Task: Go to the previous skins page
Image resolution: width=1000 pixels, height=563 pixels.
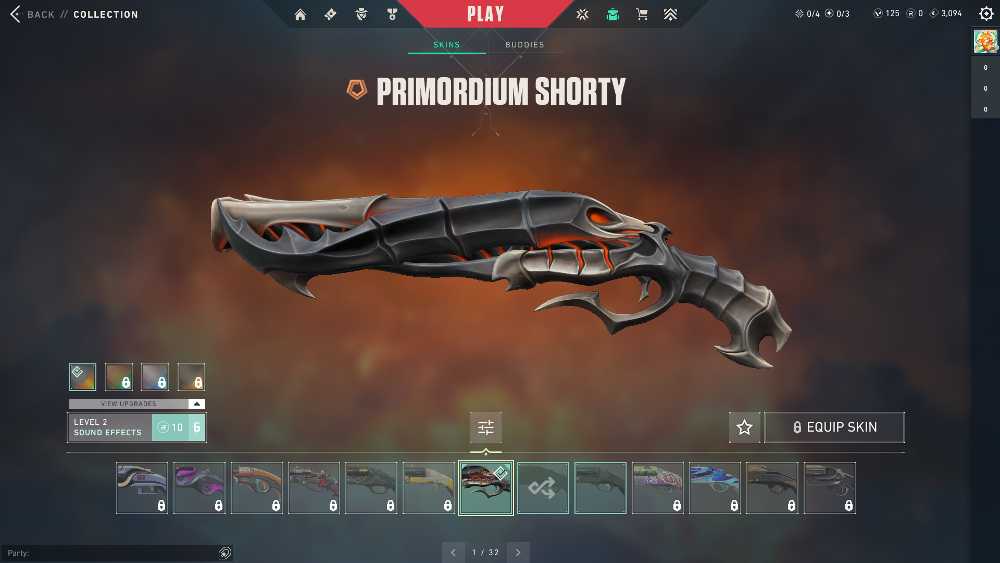Action: click(454, 552)
